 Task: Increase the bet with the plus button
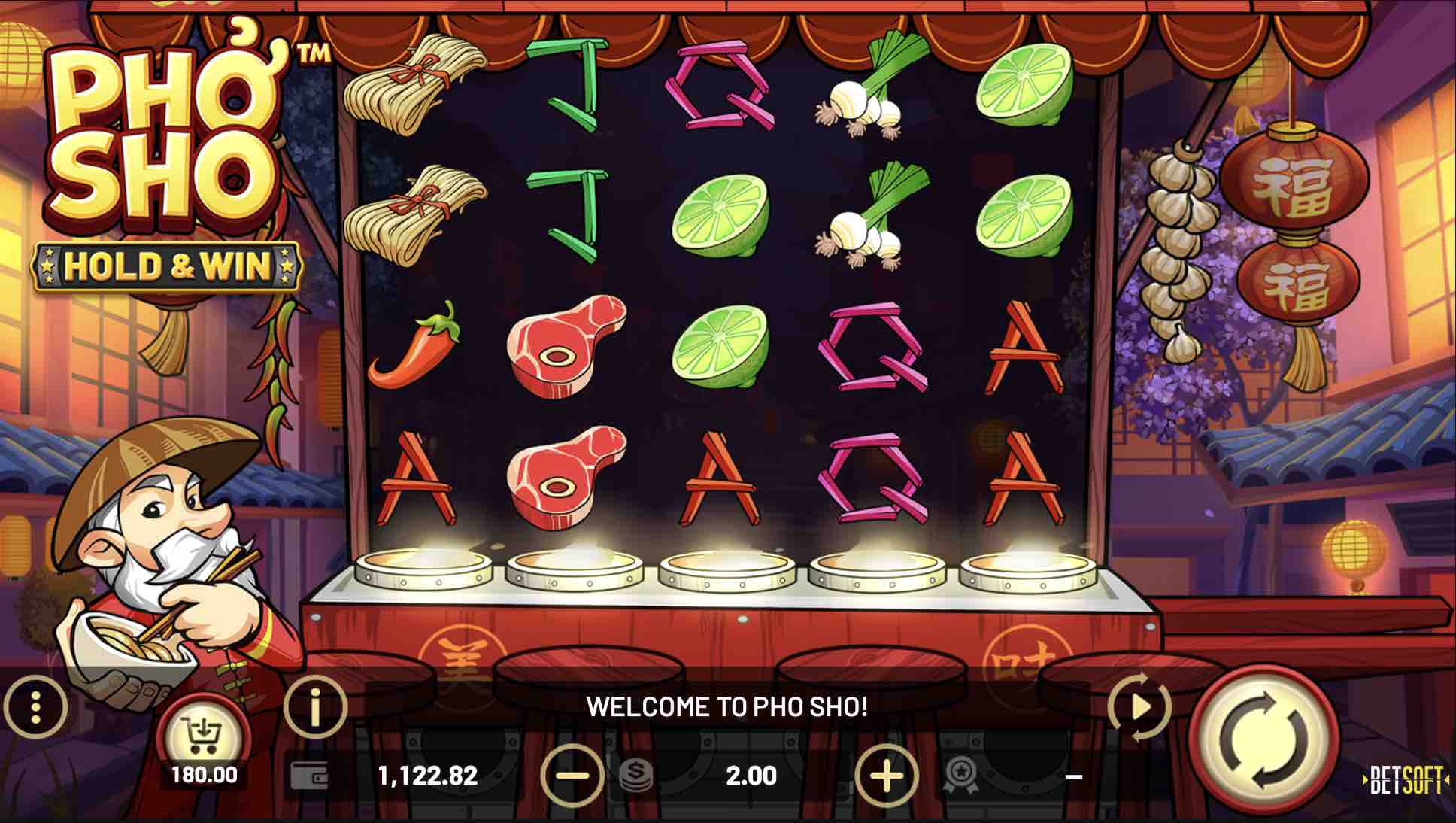[x=887, y=775]
